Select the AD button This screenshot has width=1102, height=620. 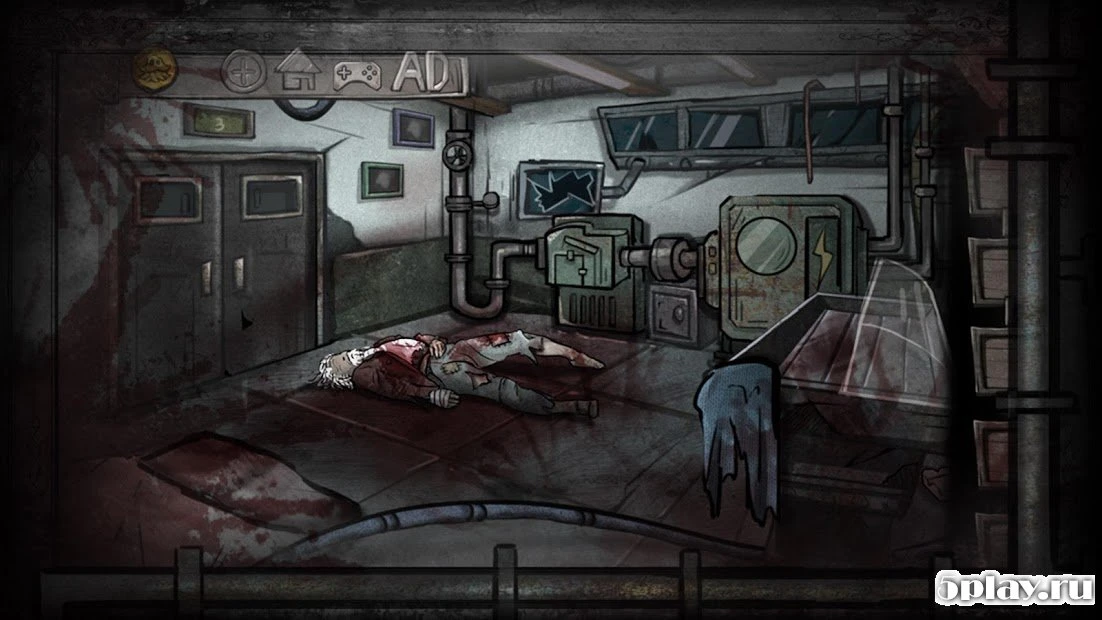coord(422,71)
